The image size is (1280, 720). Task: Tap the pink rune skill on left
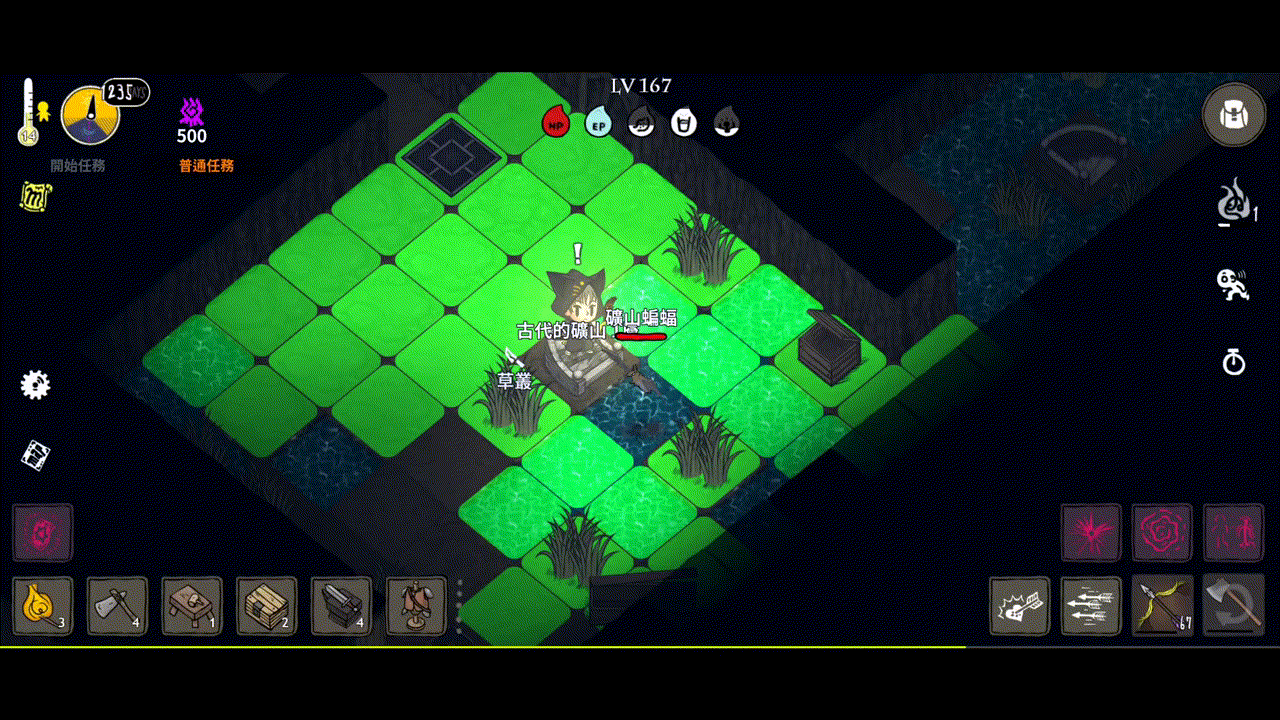click(43, 533)
